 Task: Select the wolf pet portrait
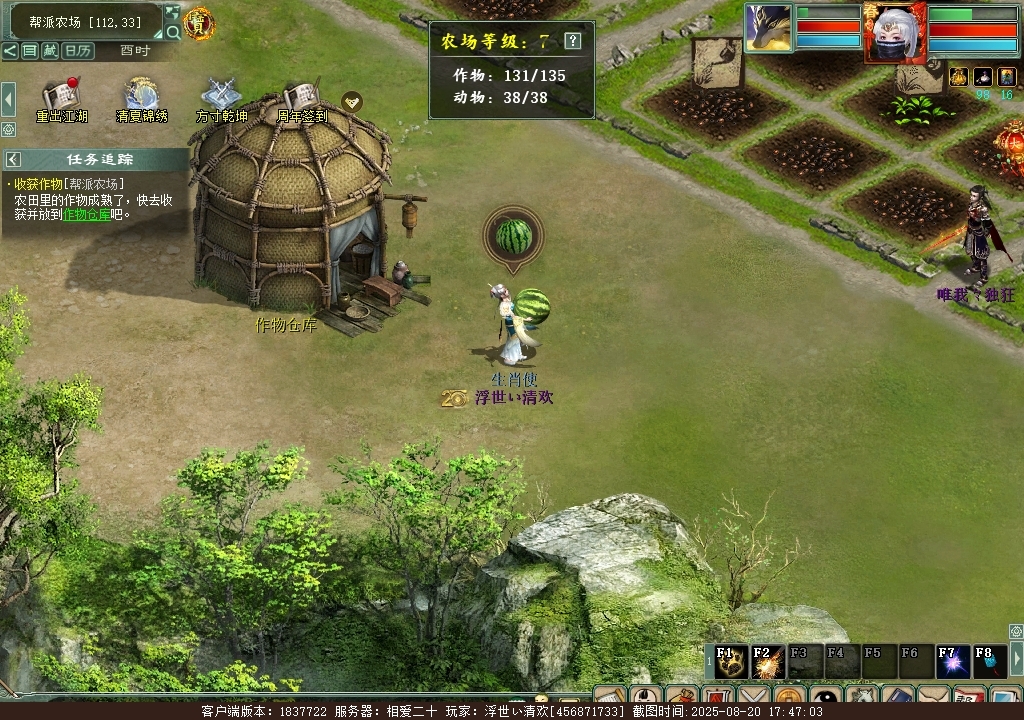coord(768,27)
